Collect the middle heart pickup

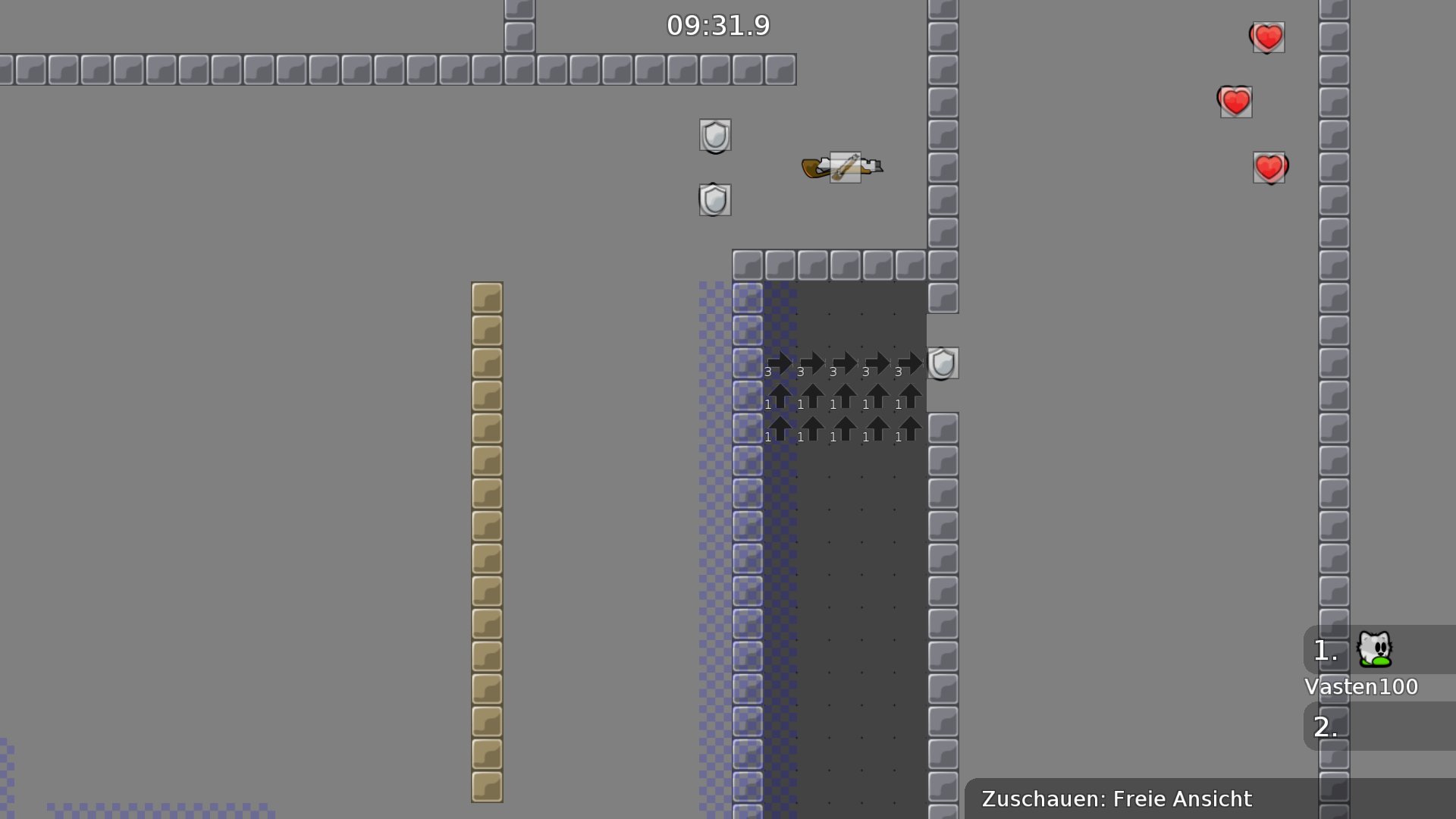(1235, 100)
